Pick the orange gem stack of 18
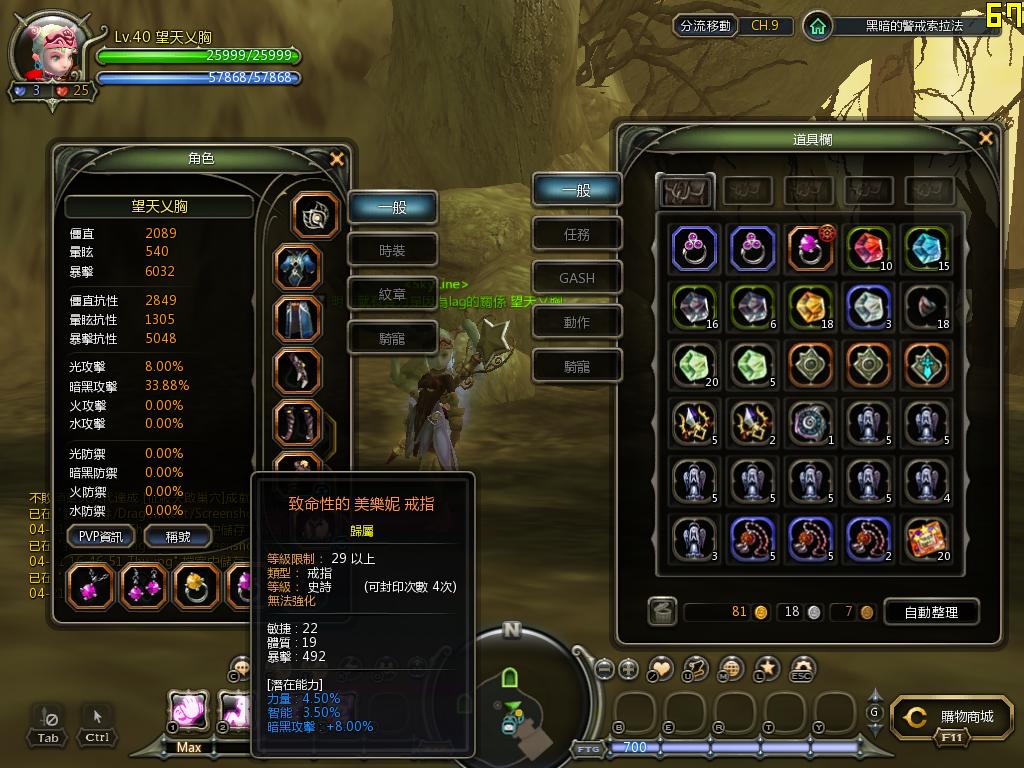Viewport: 1024px width, 768px height. pos(811,306)
